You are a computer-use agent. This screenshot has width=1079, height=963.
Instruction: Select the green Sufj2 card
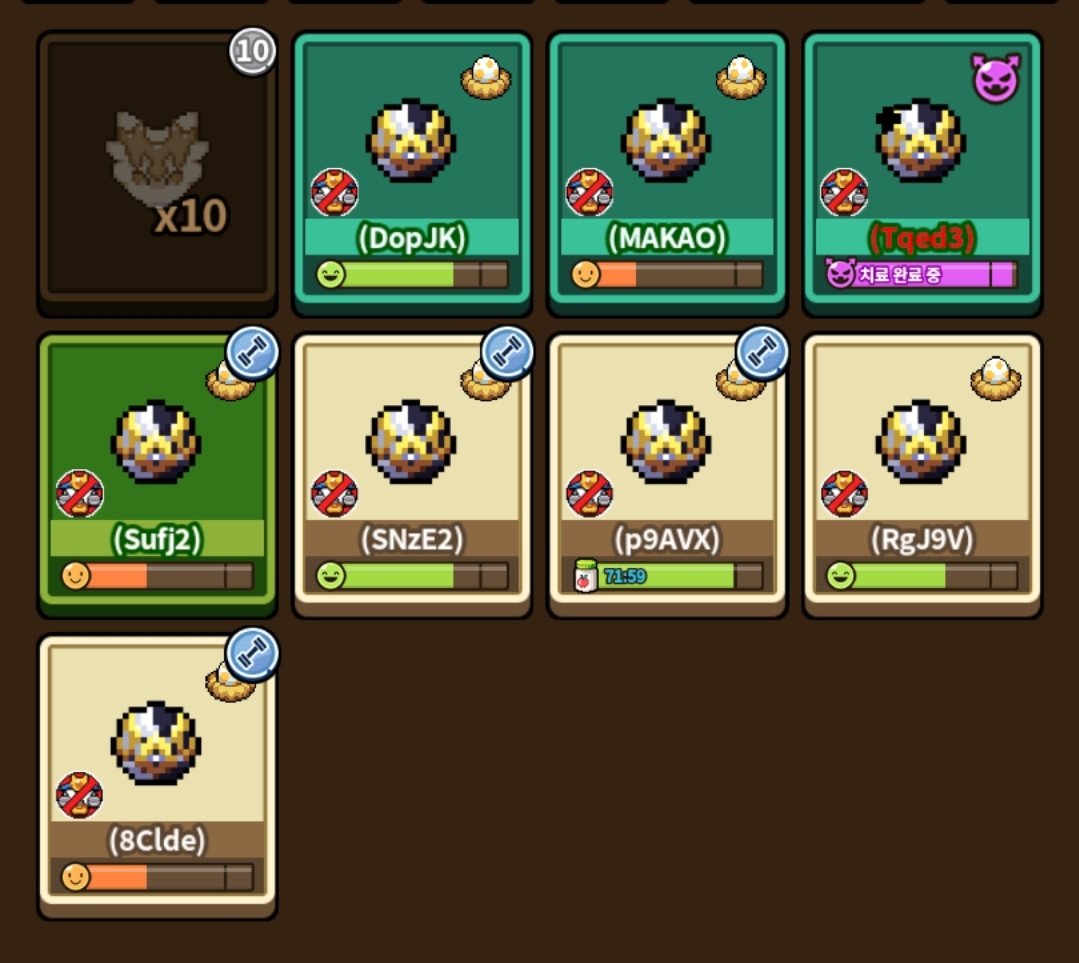point(157,470)
